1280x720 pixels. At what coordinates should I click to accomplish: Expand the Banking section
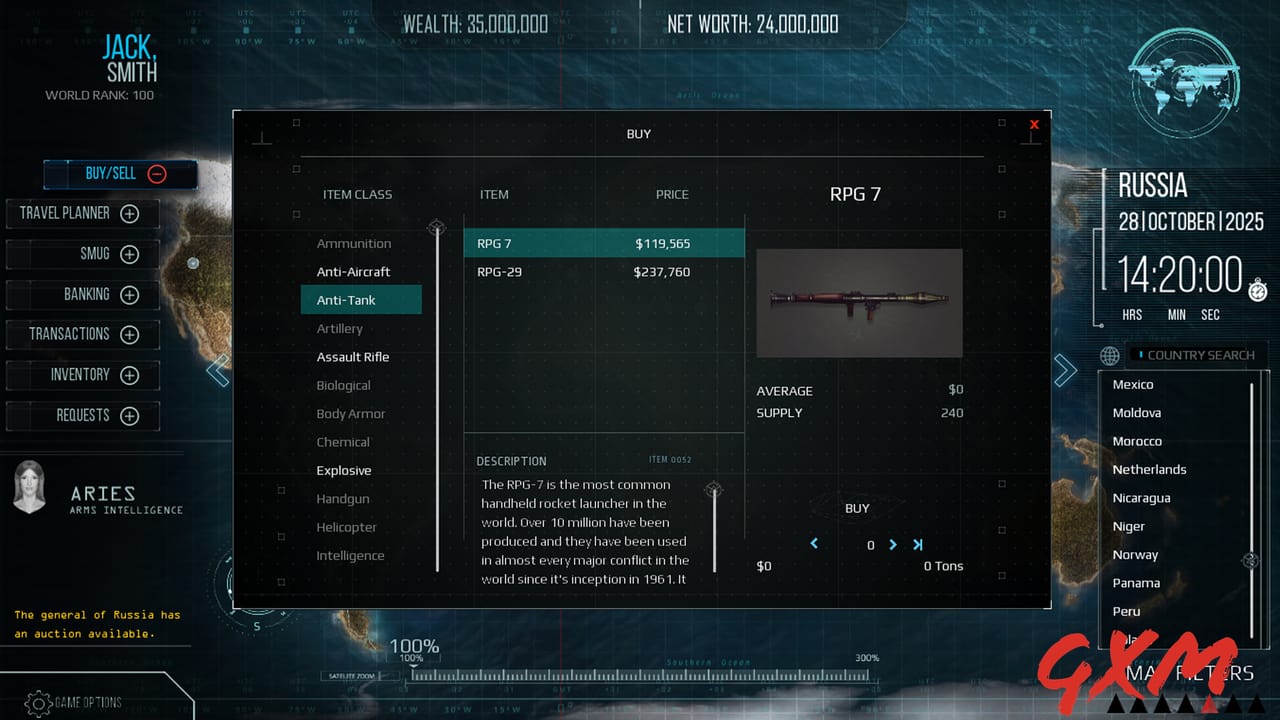(129, 294)
